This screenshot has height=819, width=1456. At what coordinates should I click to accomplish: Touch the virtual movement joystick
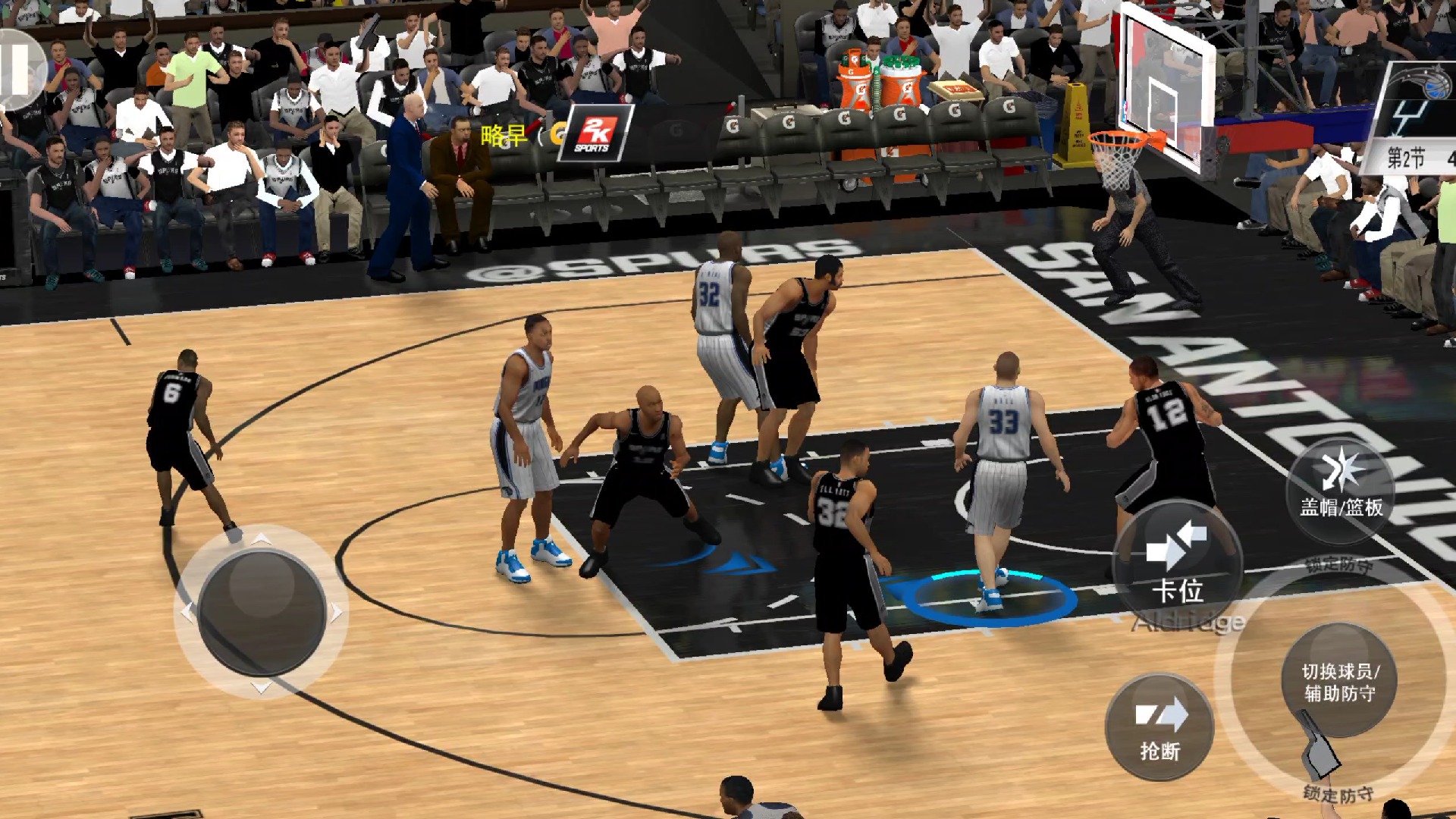(x=262, y=612)
